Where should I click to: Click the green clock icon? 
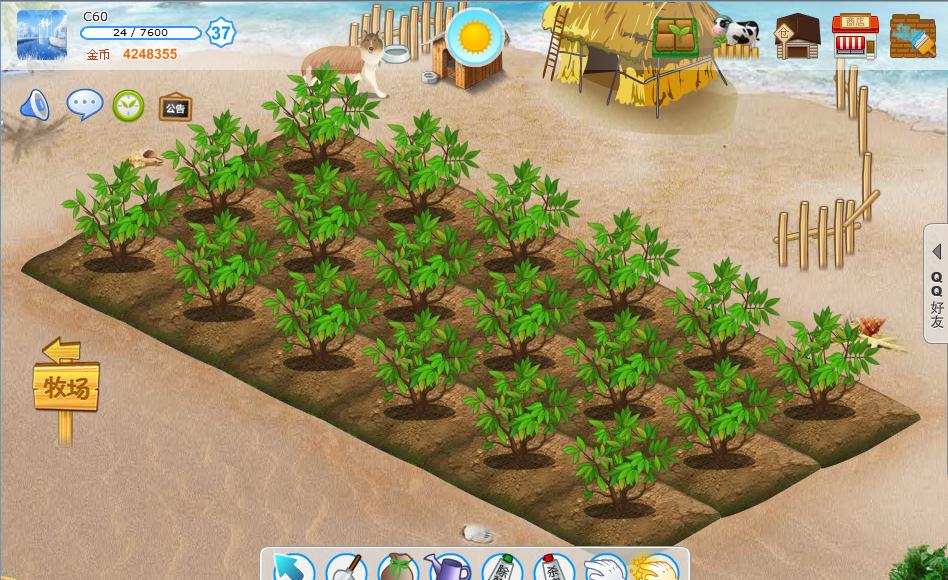128,105
